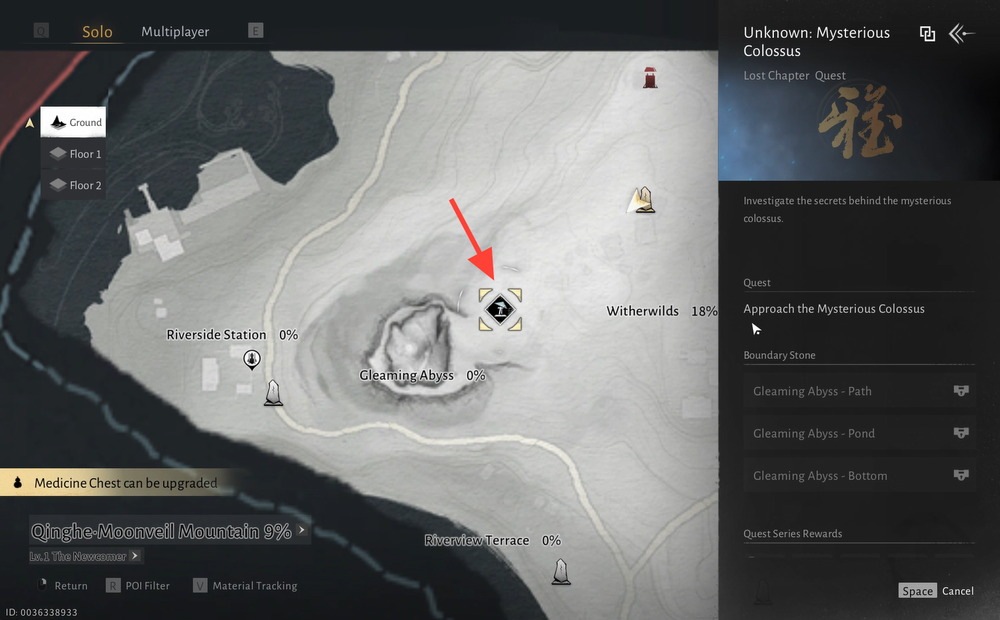Return from the map screen
The height and width of the screenshot is (620, 1000).
point(61,586)
